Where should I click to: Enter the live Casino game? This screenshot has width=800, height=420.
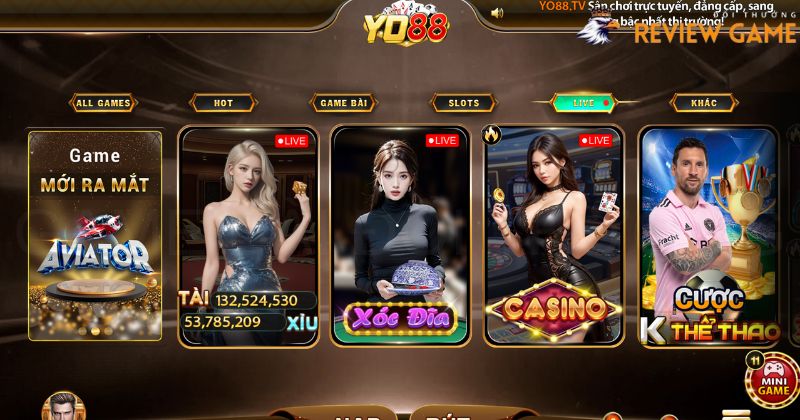click(x=553, y=235)
